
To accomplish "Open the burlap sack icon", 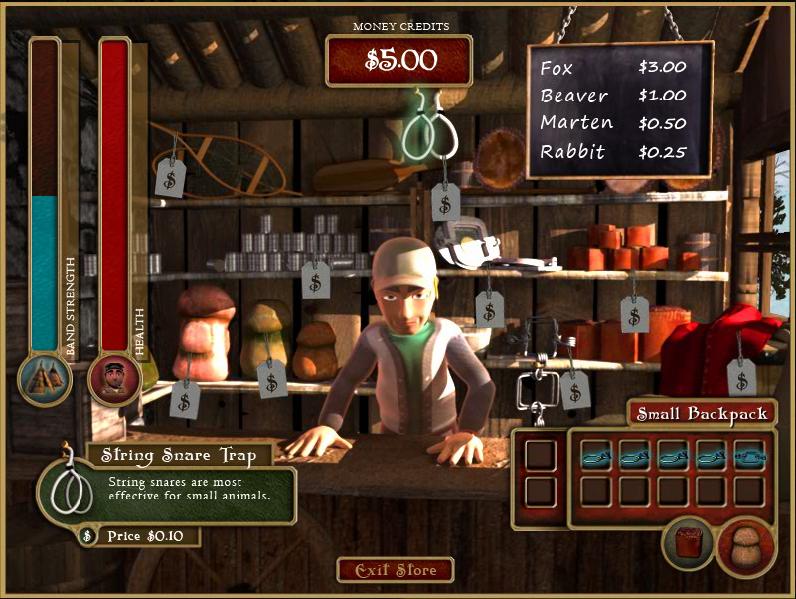I will coord(745,546).
